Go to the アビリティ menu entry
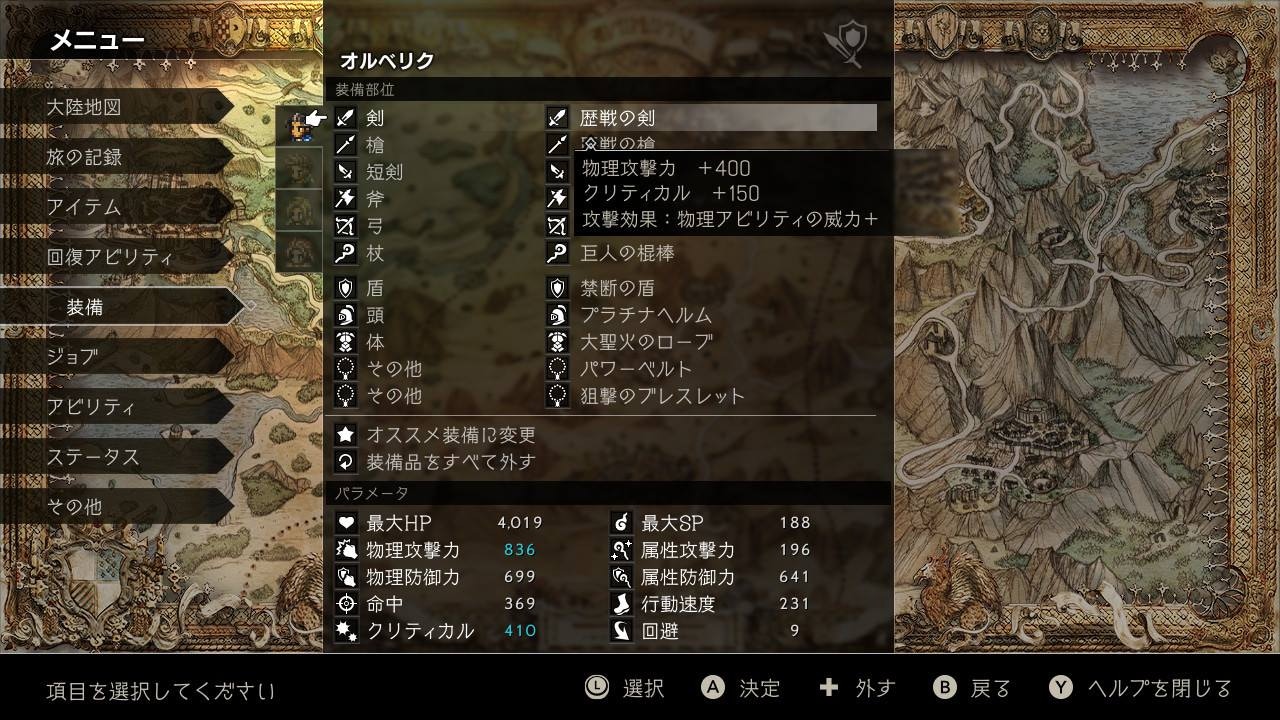Image resolution: width=1280 pixels, height=720 pixels. point(90,407)
